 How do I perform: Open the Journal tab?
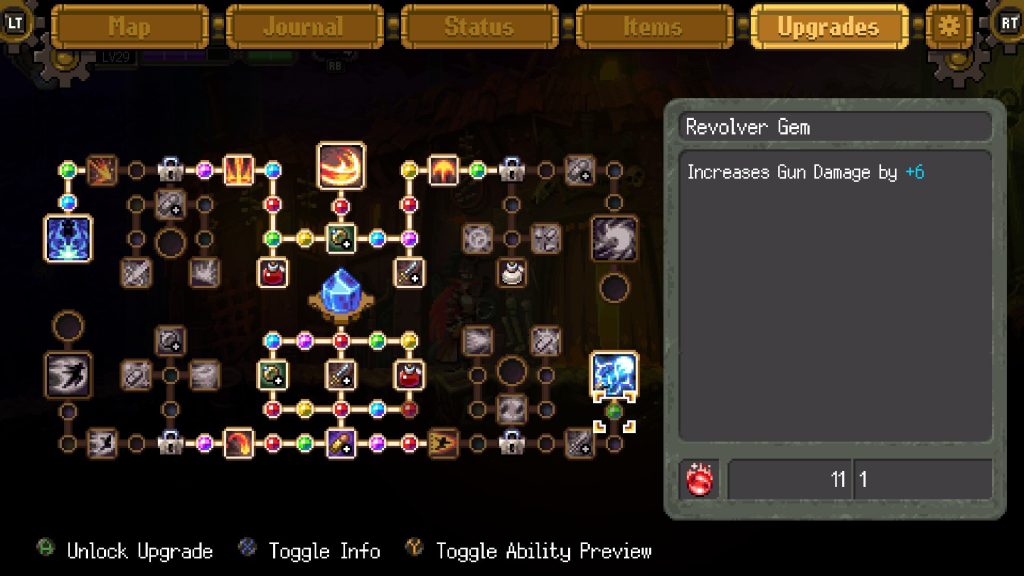[304, 27]
